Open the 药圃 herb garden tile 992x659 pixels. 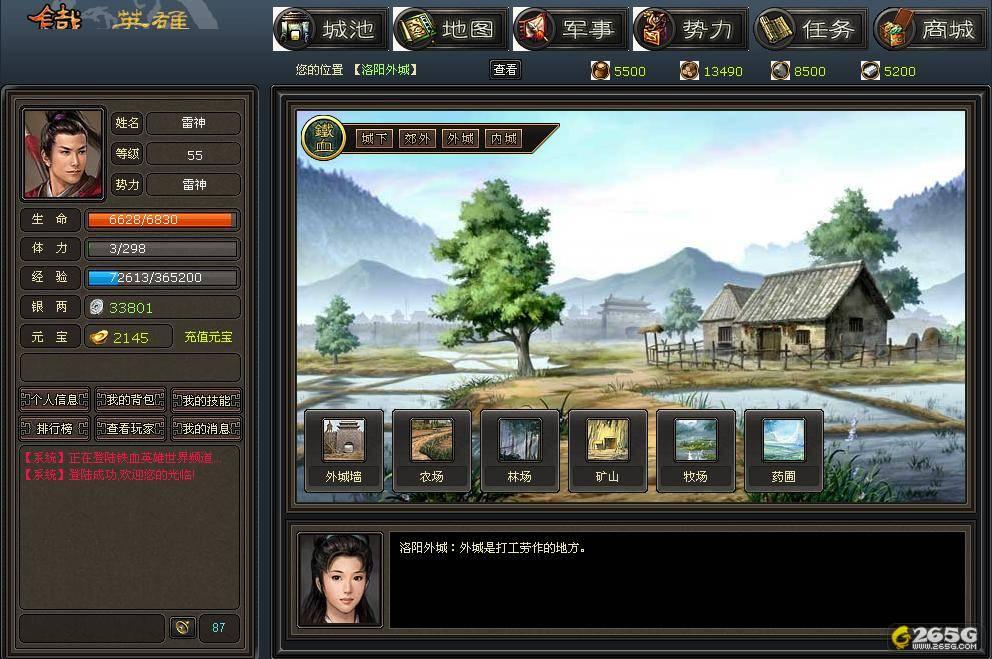(783, 450)
